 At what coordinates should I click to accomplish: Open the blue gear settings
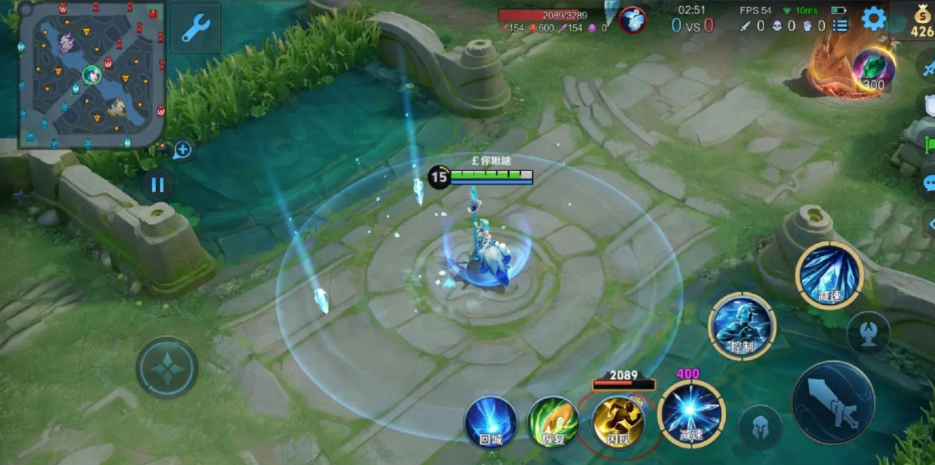pos(874,19)
